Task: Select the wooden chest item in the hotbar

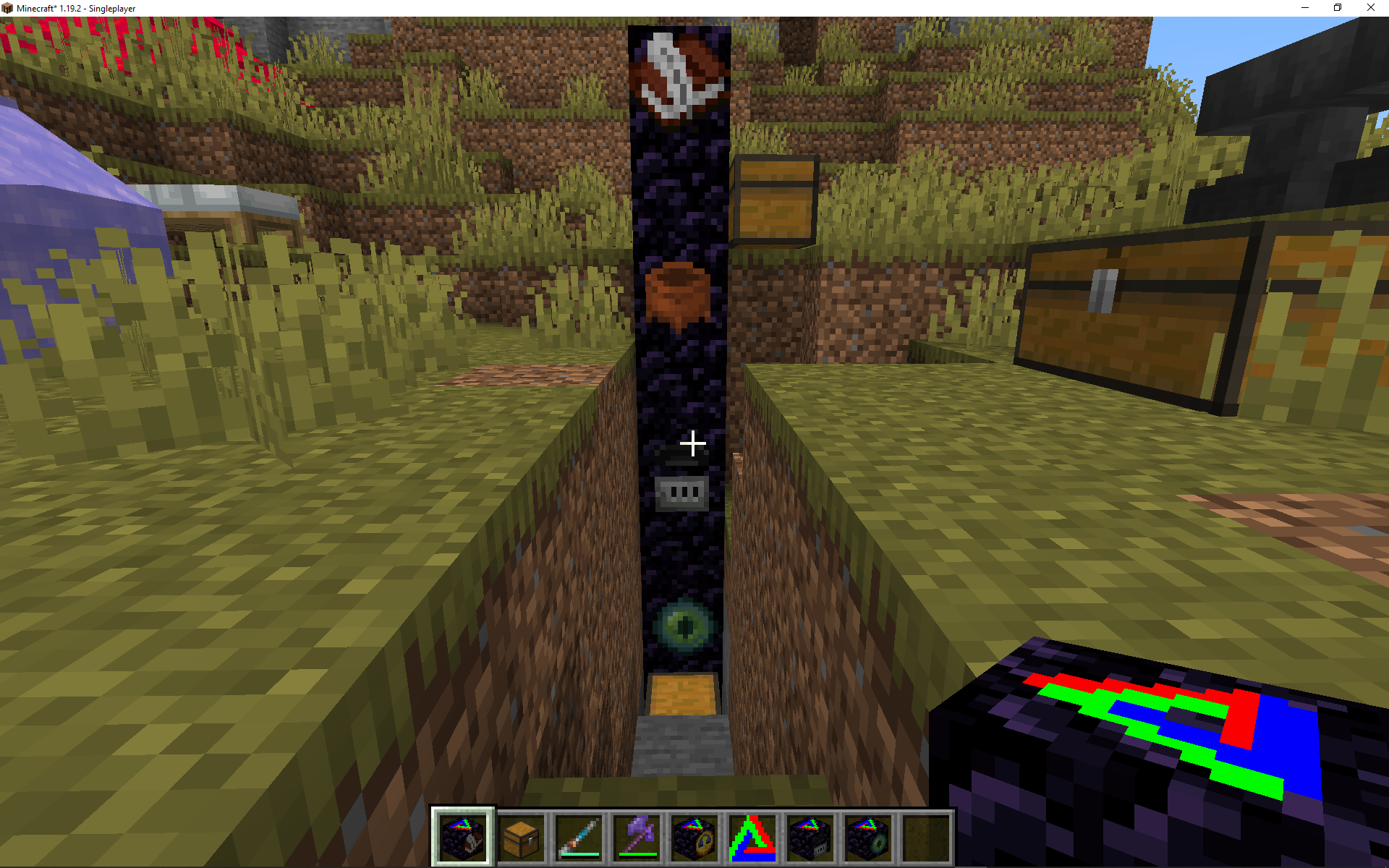Action: 522,837
